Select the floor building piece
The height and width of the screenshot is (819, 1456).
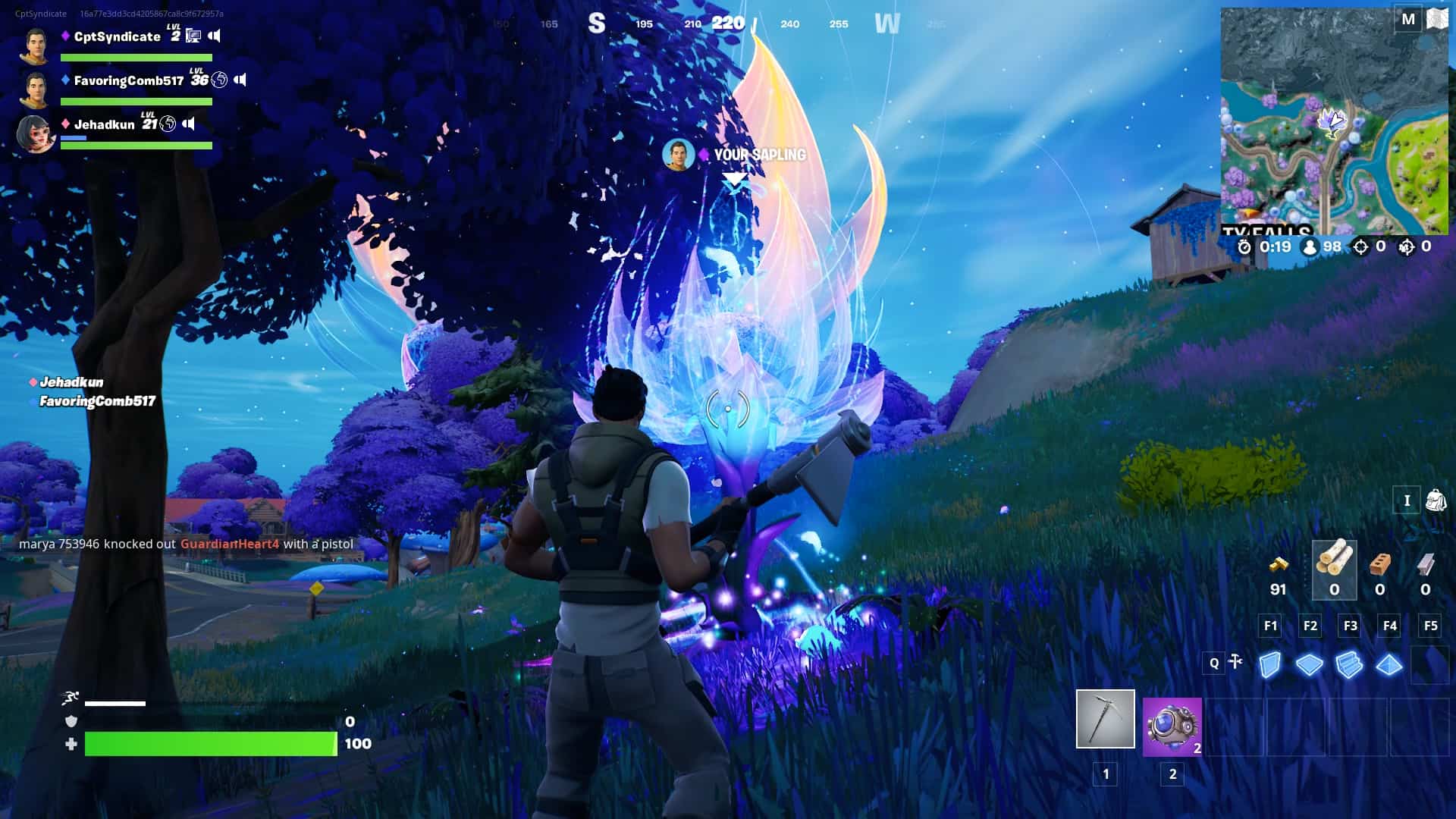[x=1310, y=663]
